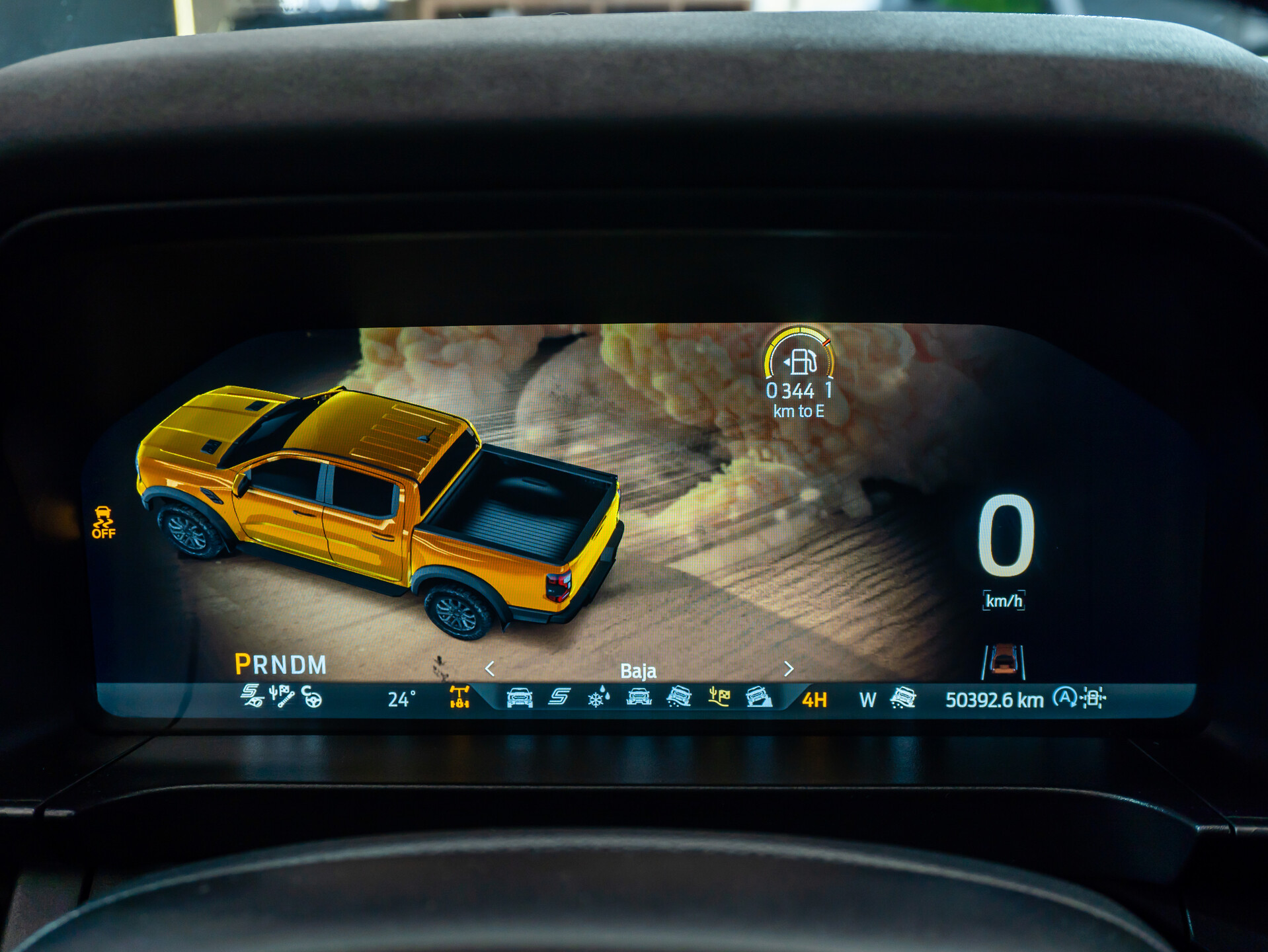Select the lane-keeping truck icon
1268x952 pixels.
coord(1004,661)
